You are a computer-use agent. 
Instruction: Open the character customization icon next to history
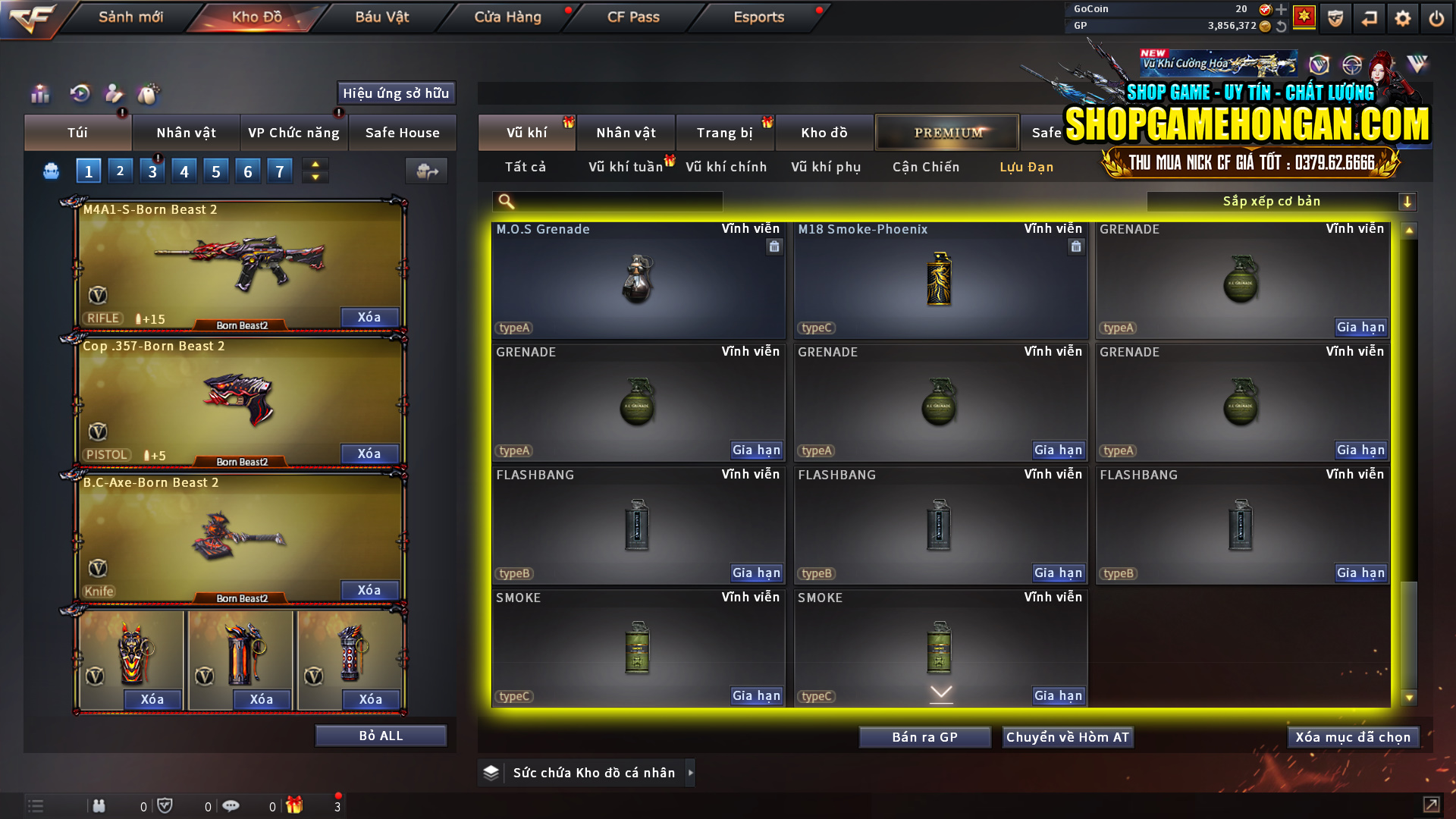coord(114,94)
